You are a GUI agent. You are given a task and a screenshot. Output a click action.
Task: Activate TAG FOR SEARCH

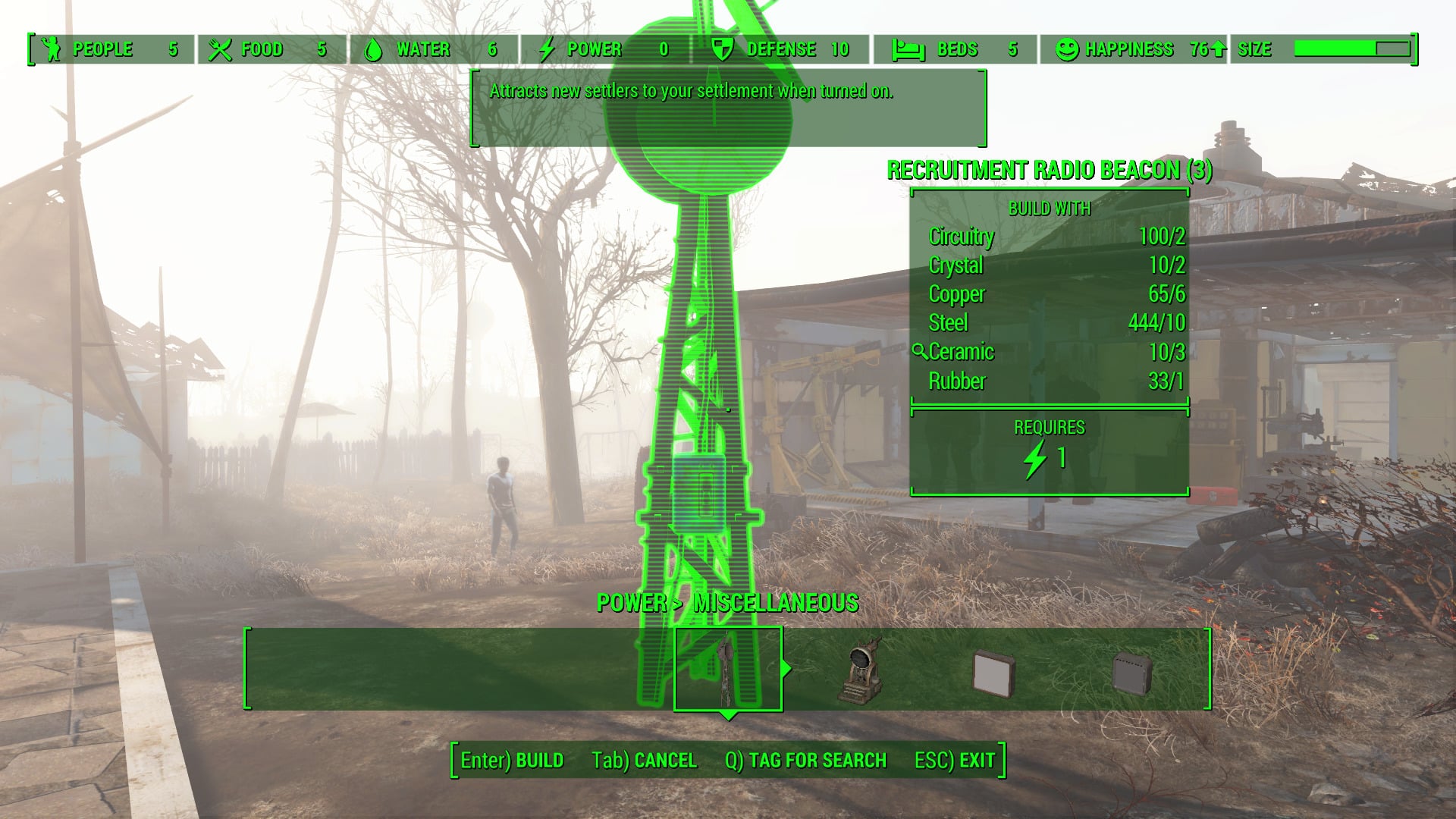pyautogui.click(x=805, y=760)
